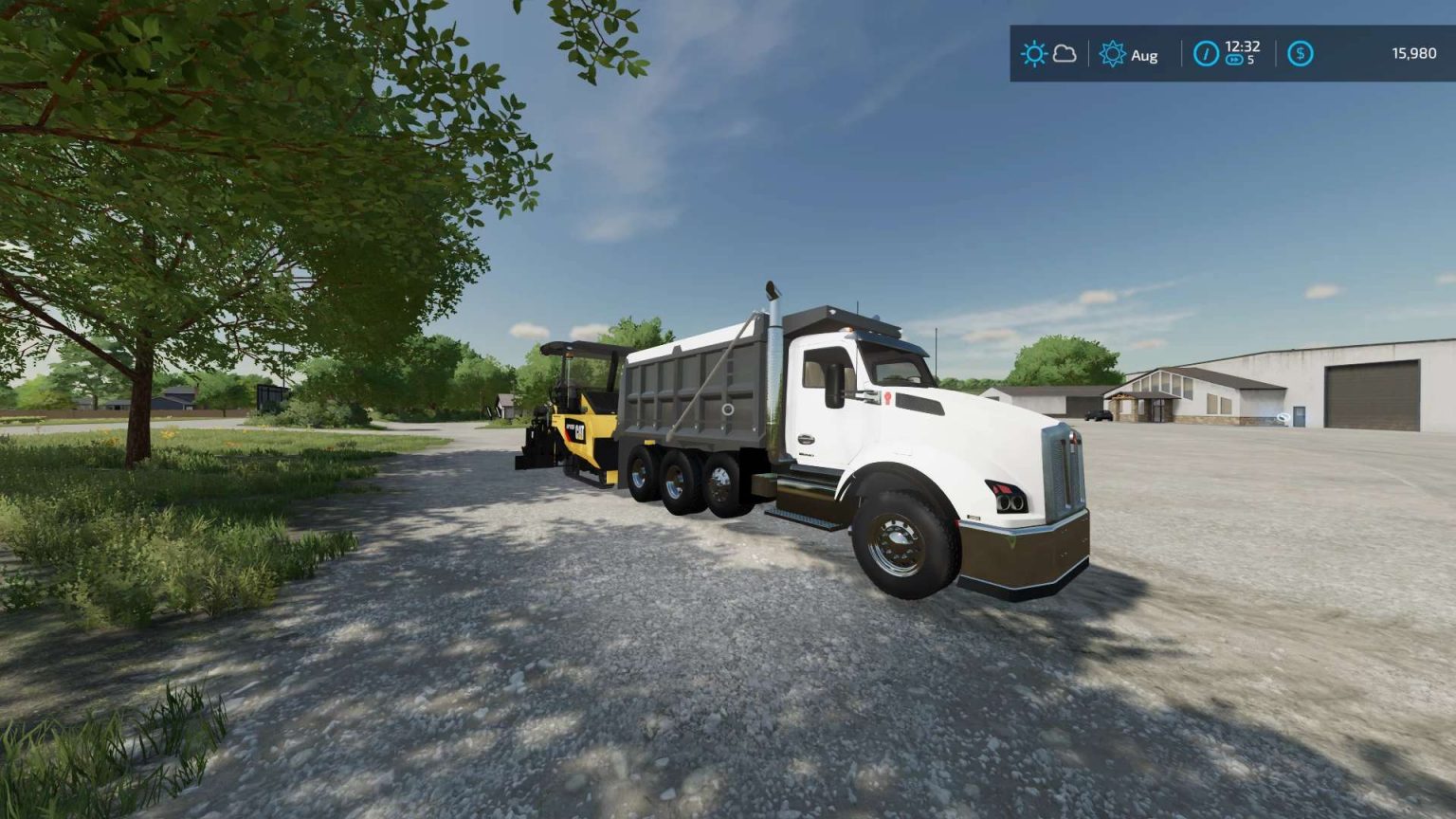Click the 12:32 time display
This screenshot has width=1456, height=819.
pyautogui.click(x=1241, y=47)
